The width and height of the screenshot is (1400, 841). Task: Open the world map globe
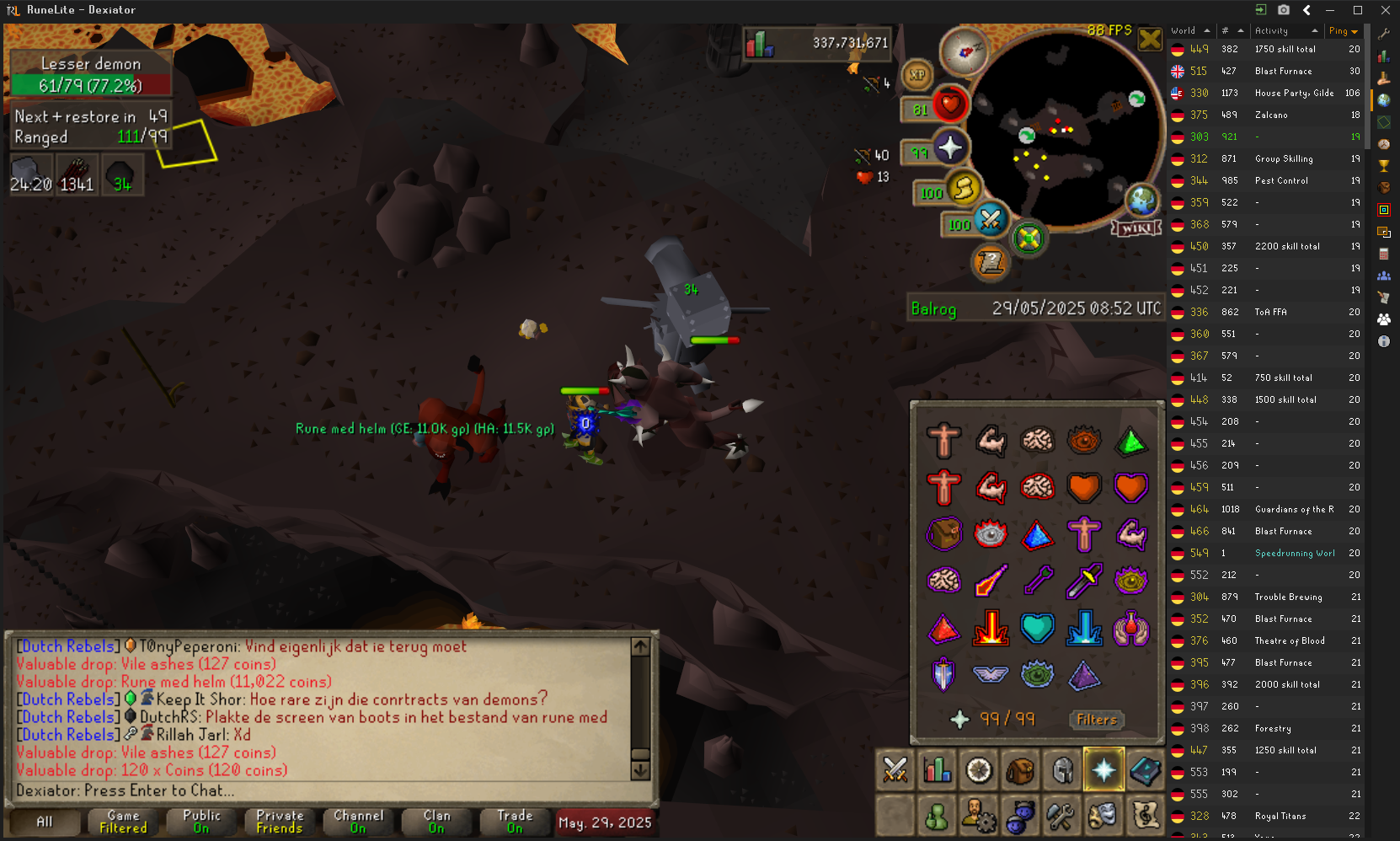1141,201
